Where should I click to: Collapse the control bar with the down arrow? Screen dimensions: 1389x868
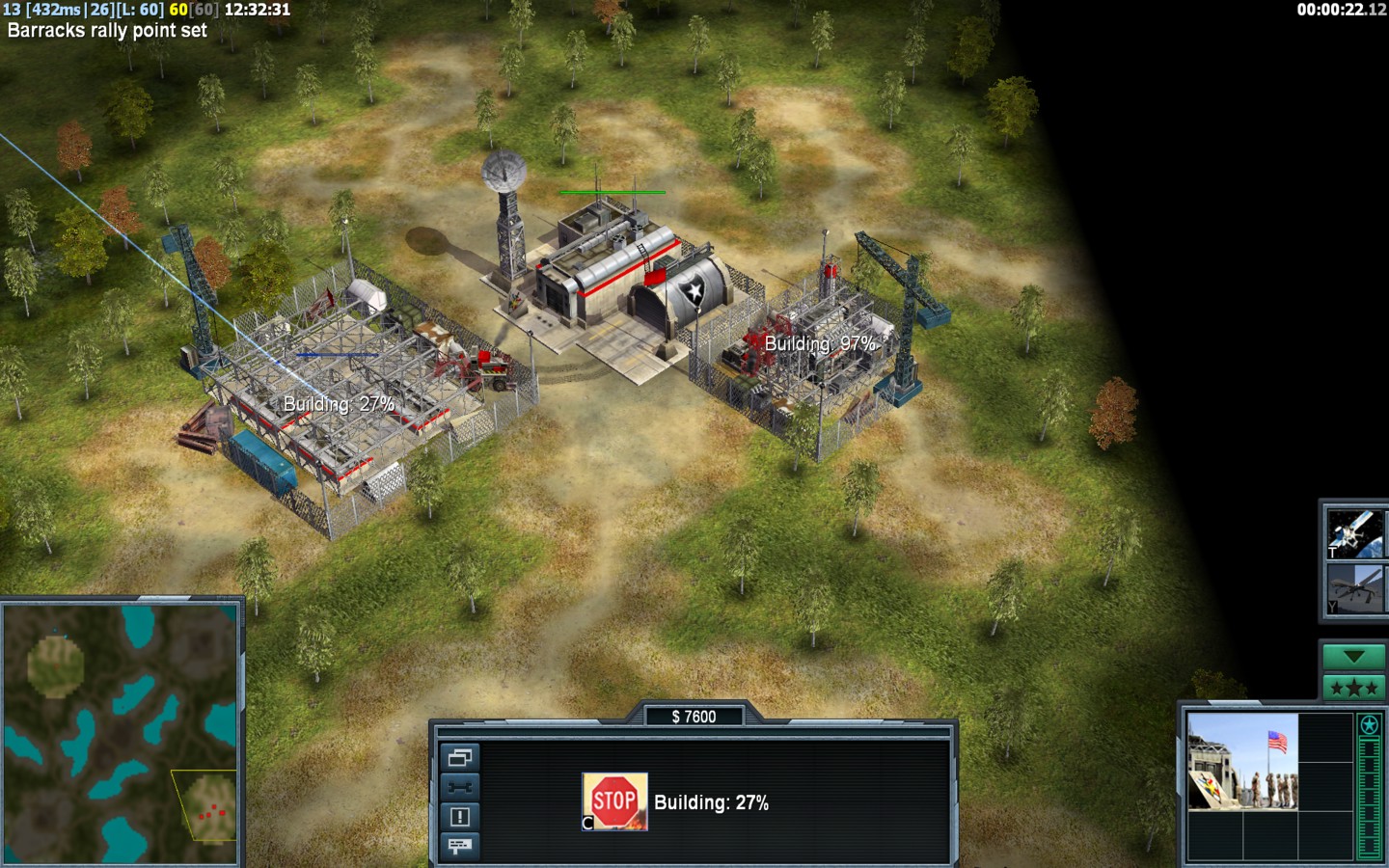(x=1353, y=657)
